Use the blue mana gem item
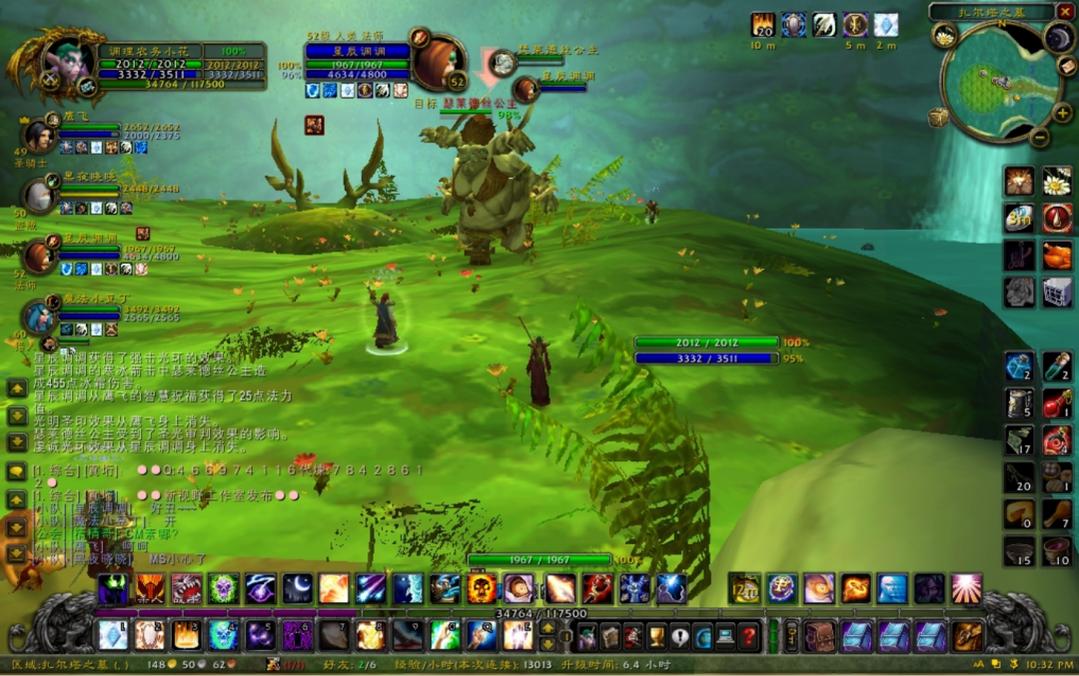Image resolution: width=1079 pixels, height=676 pixels. (x=1019, y=367)
